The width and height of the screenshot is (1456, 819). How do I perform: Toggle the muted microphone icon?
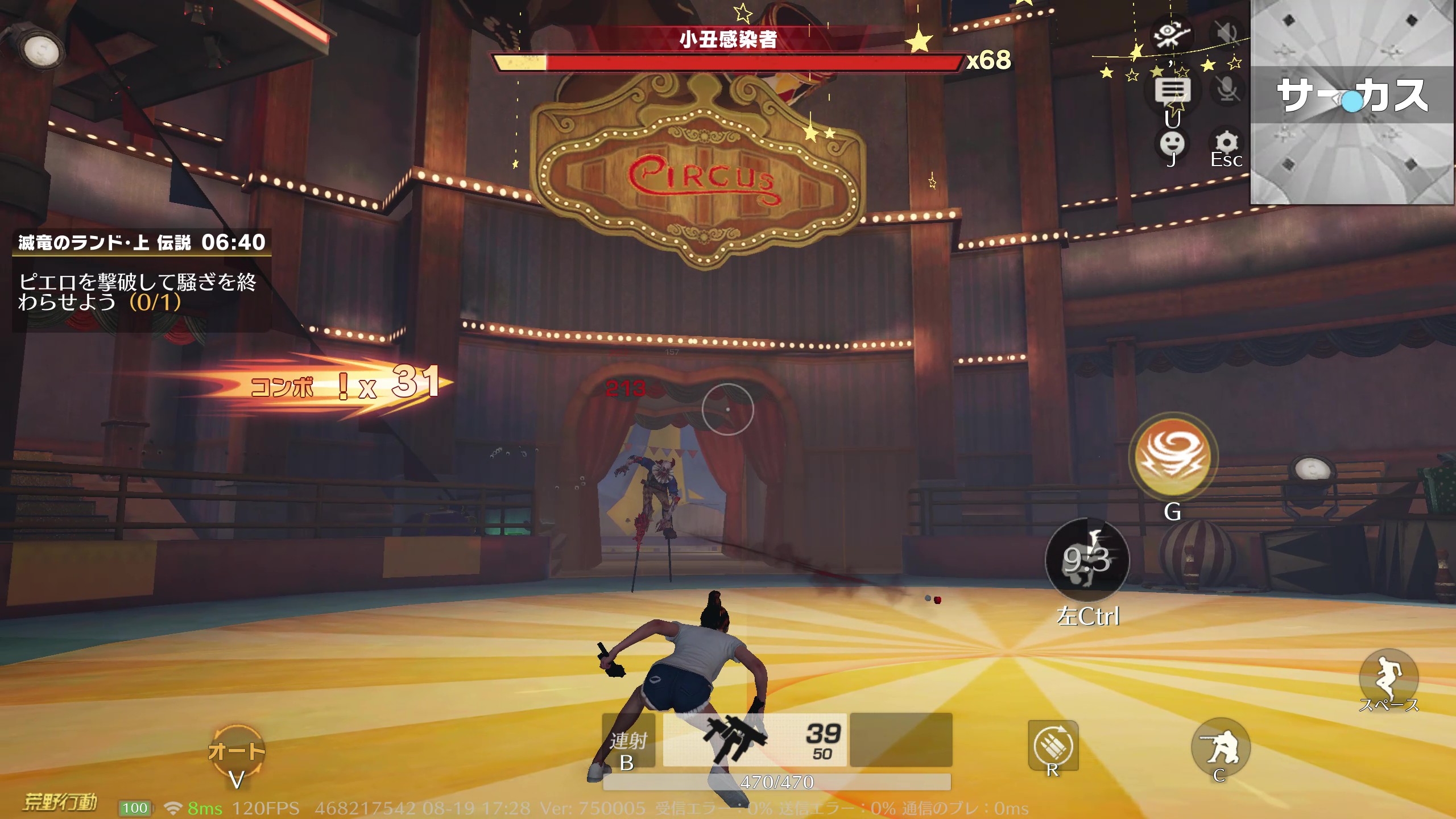(1227, 89)
